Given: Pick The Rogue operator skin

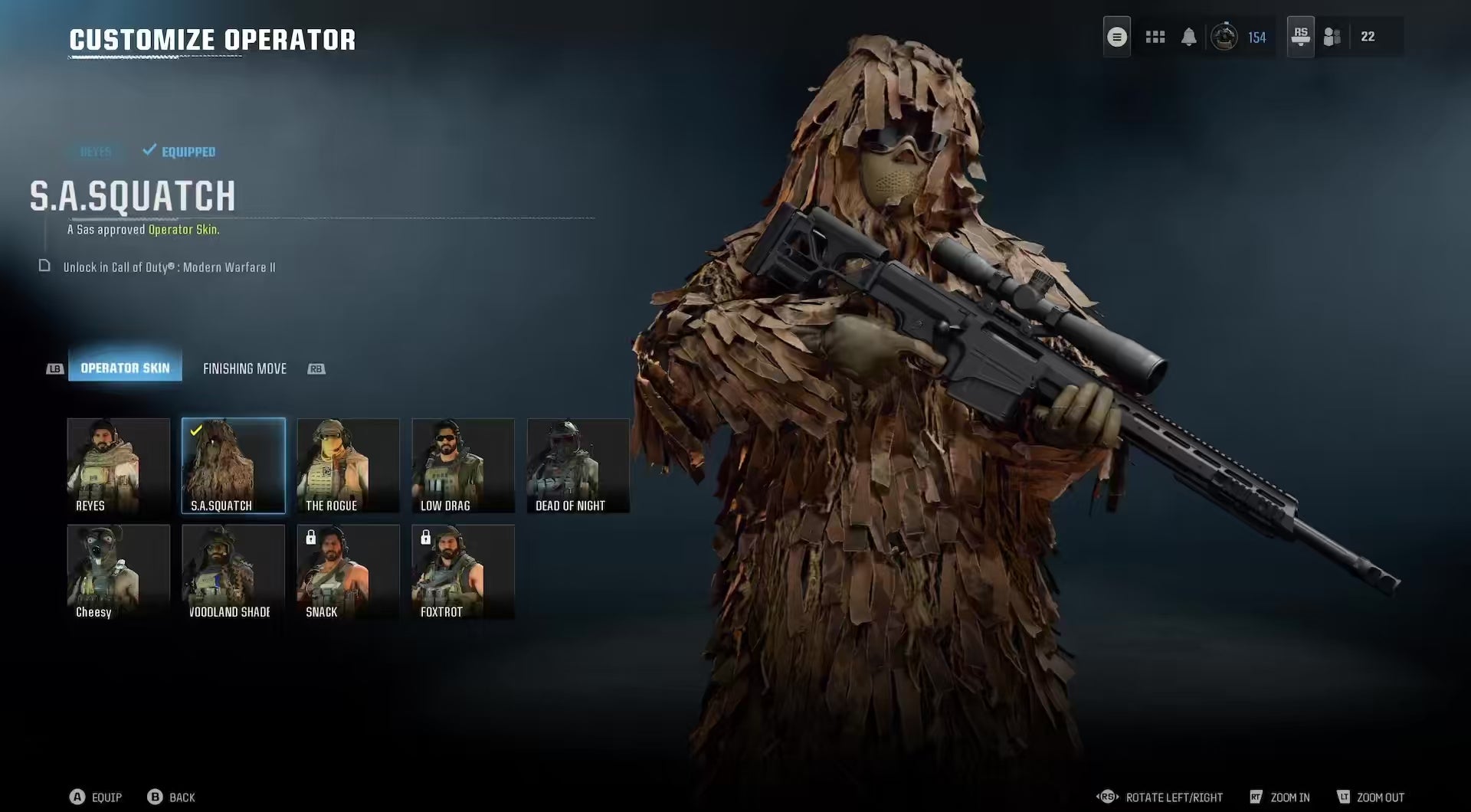Looking at the screenshot, I should pyautogui.click(x=348, y=466).
